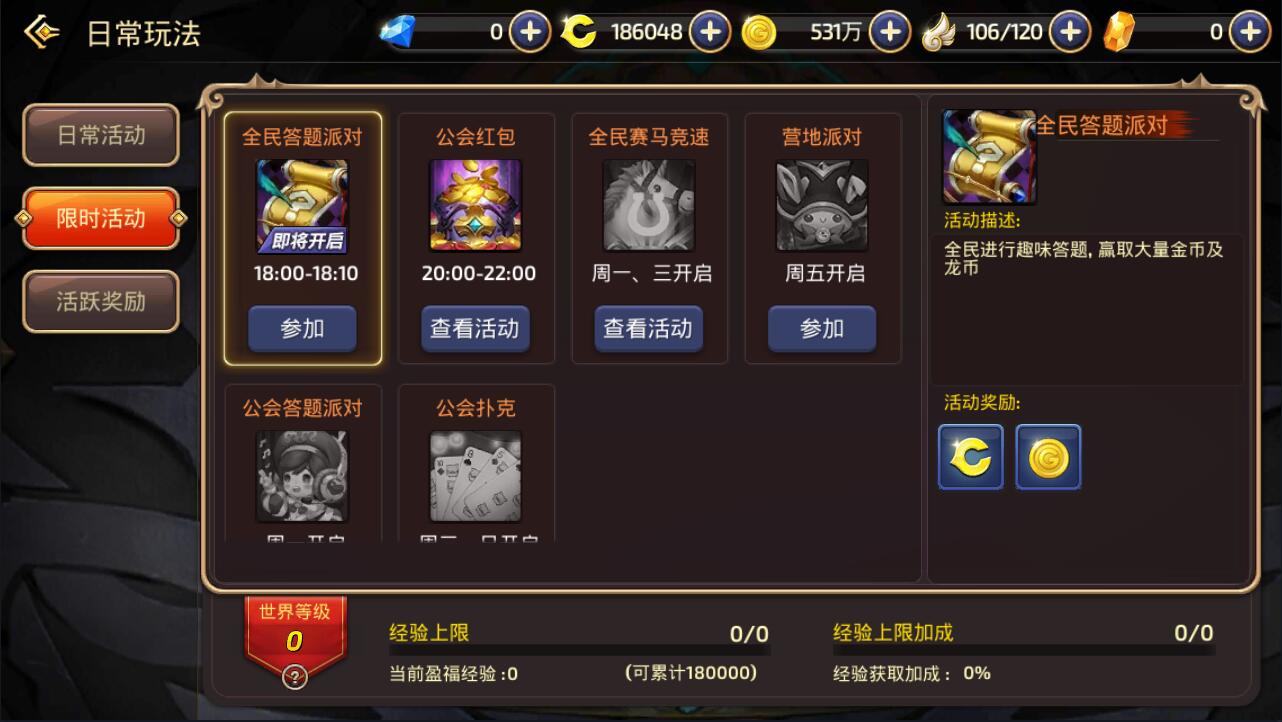Click the gold ingot icon at top right
1282x722 pixels.
[x=1118, y=31]
